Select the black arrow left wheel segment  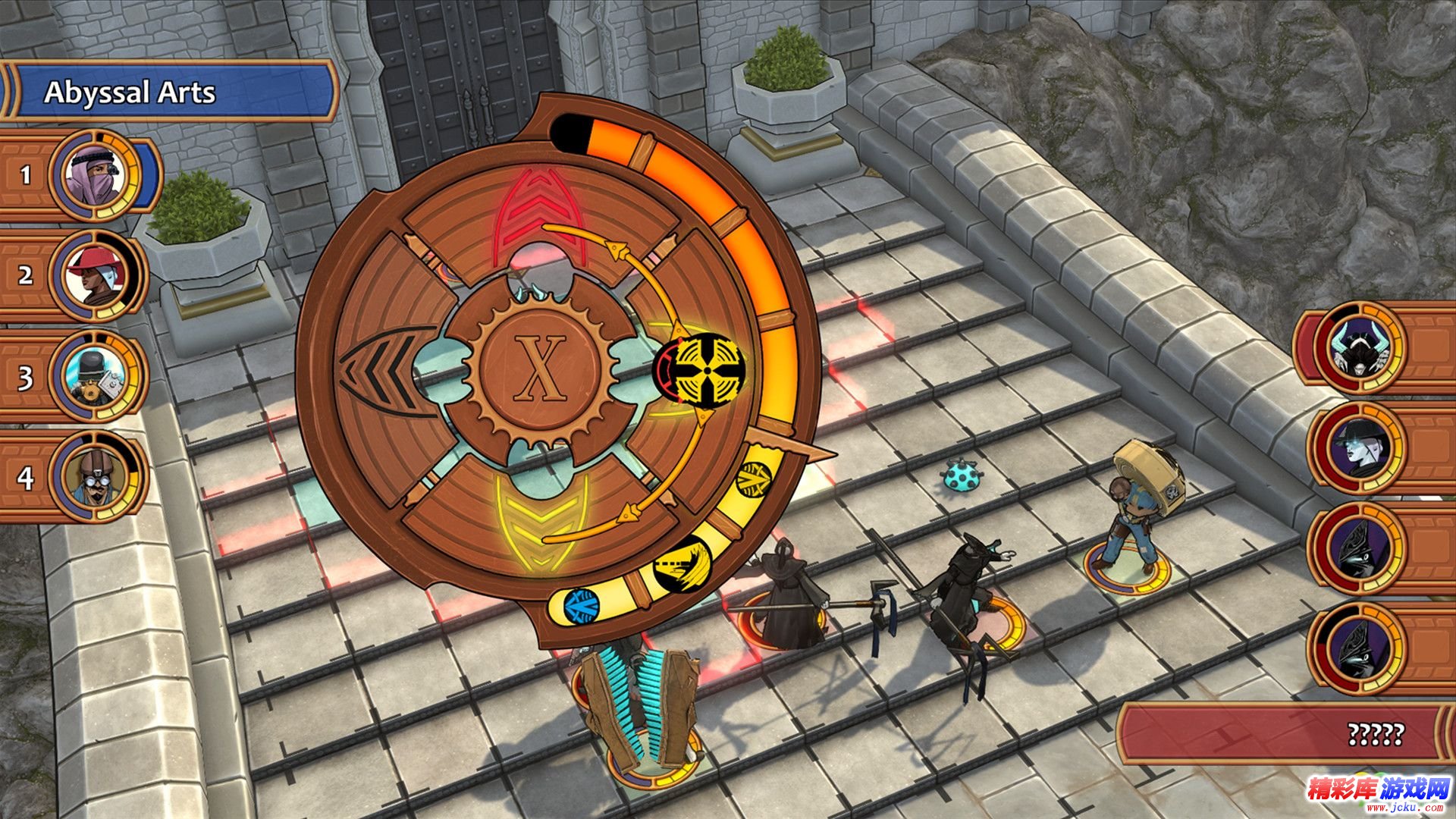[x=377, y=370]
